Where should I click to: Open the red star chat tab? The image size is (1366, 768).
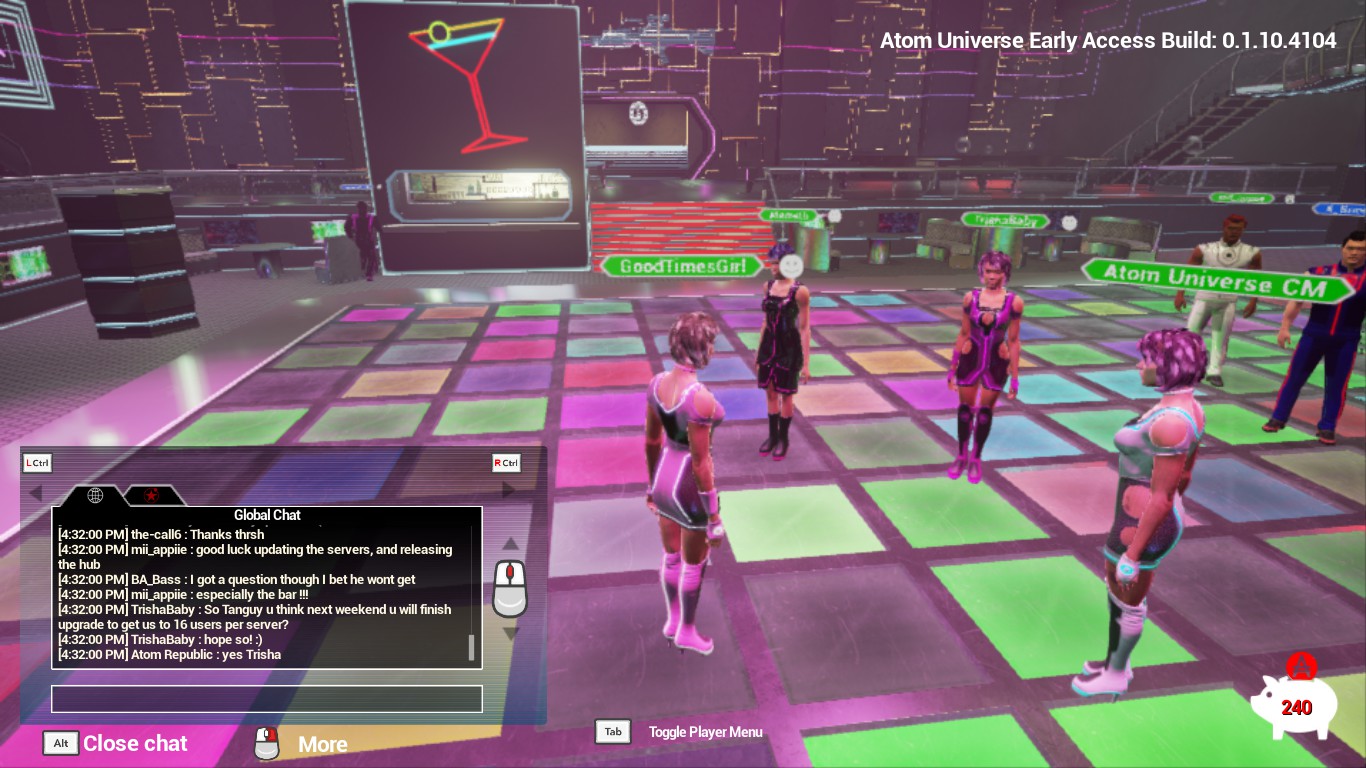point(152,495)
